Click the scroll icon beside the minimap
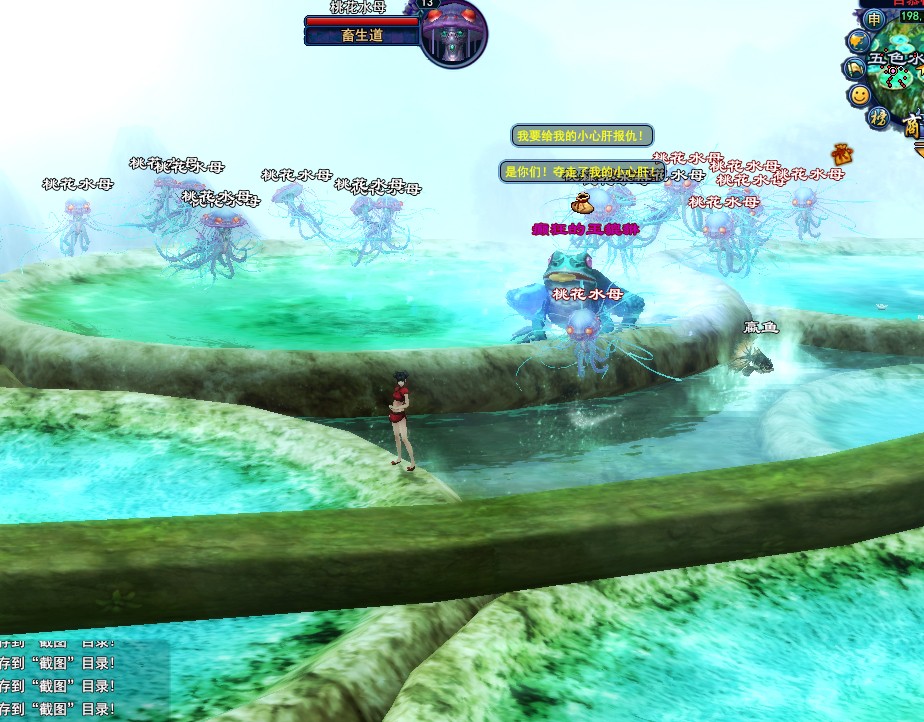The width and height of the screenshot is (924, 722). [855, 68]
